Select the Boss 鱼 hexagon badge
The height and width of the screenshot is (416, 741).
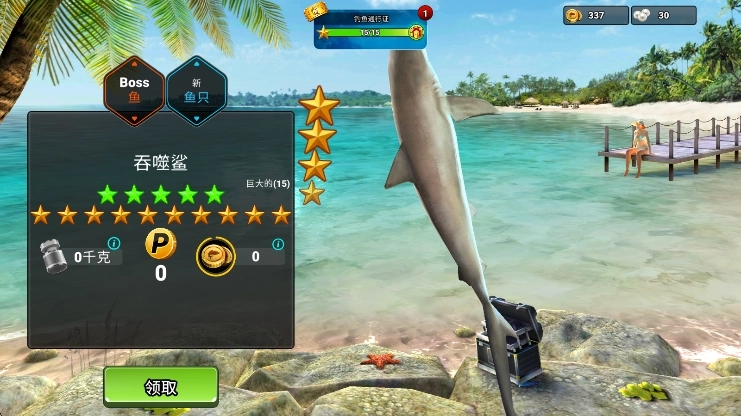coord(134,90)
